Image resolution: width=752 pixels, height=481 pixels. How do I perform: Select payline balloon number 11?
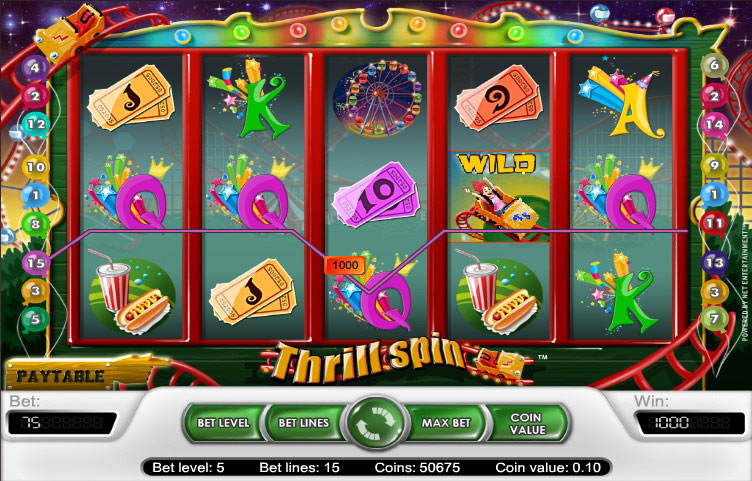click(714, 222)
